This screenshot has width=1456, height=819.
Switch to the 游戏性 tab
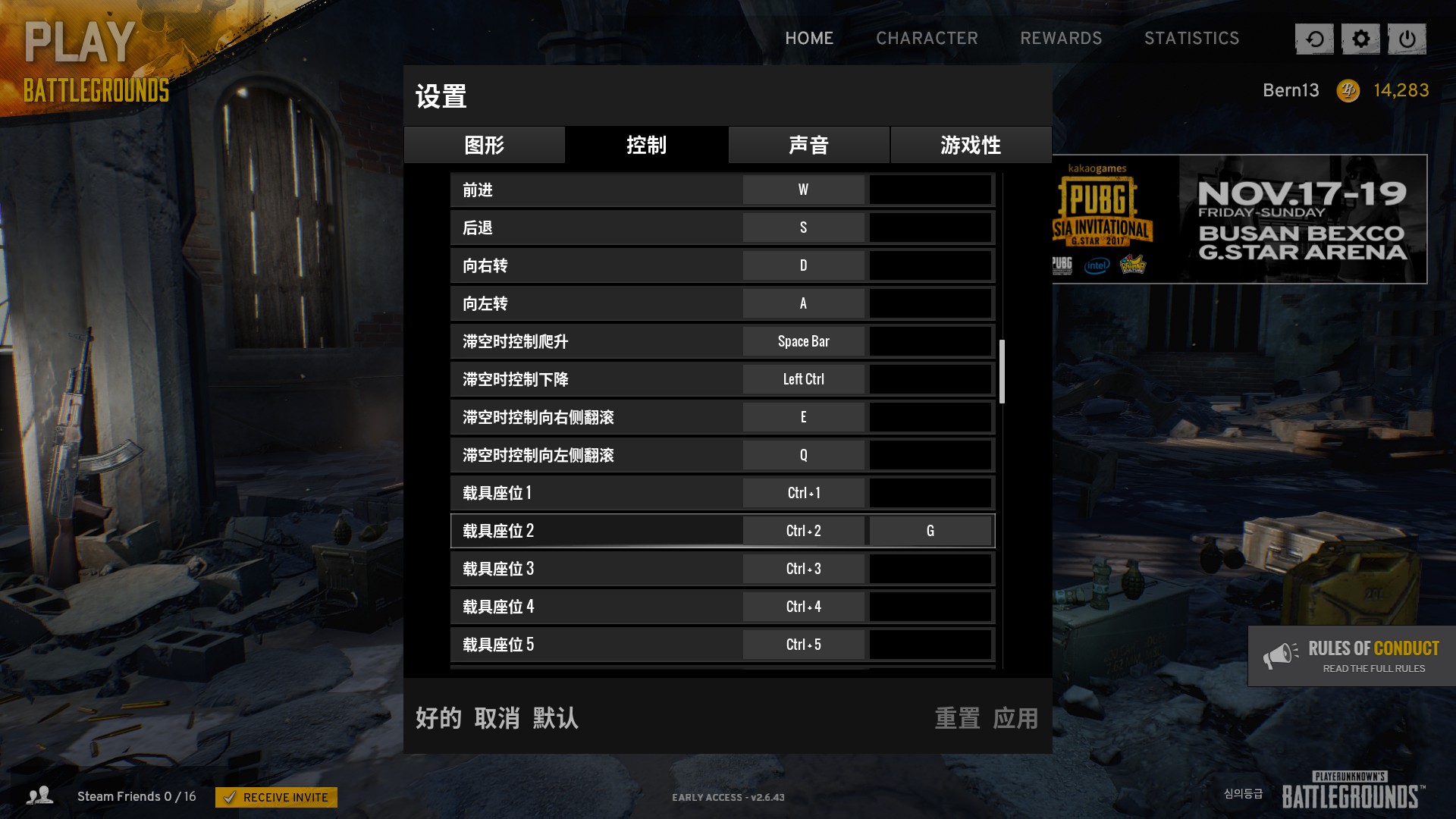pyautogui.click(x=971, y=145)
